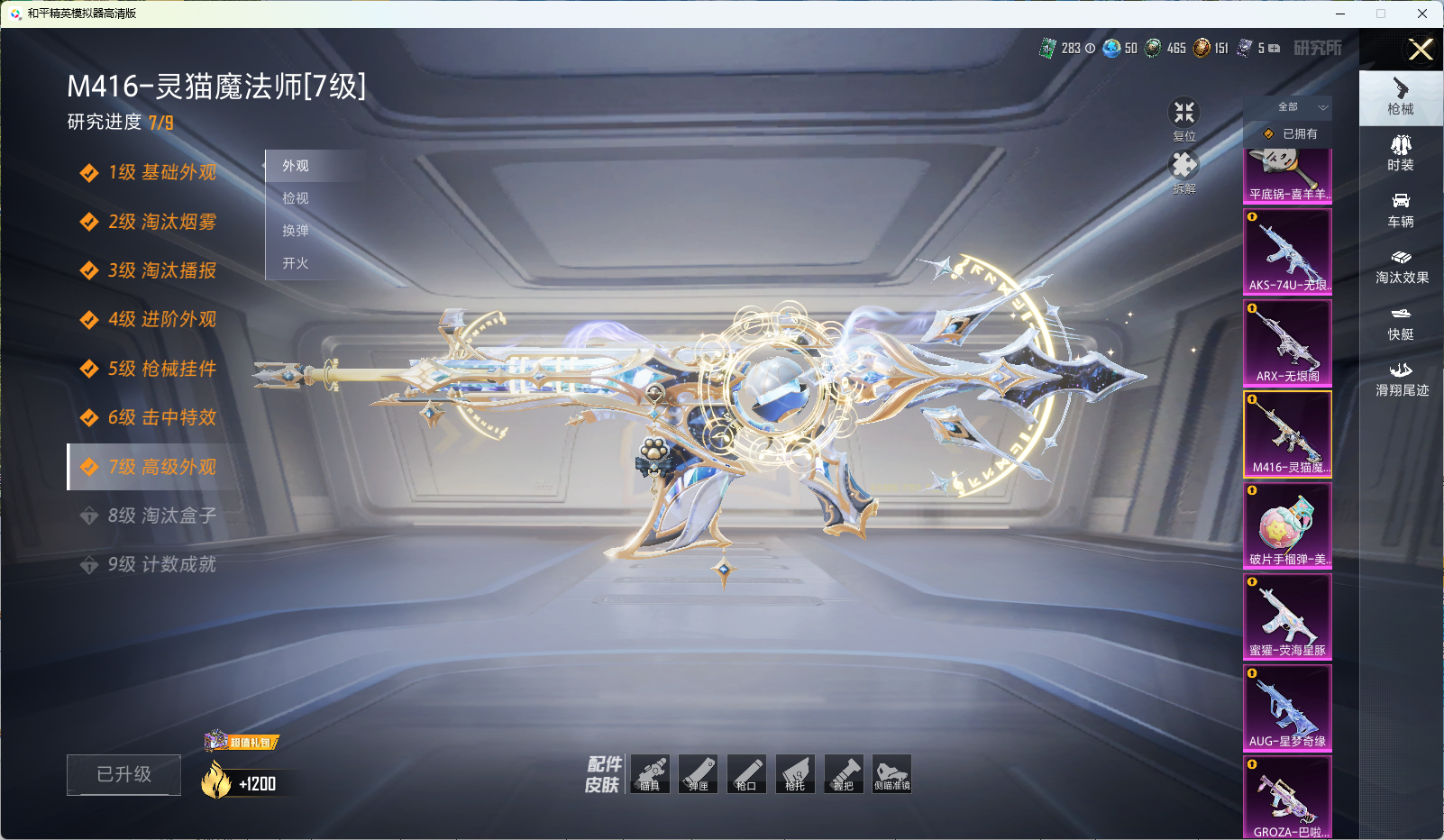This screenshot has width=1444, height=840.
Task: Open the 枪口 muzzle attachment skin slot
Action: pyautogui.click(x=746, y=774)
